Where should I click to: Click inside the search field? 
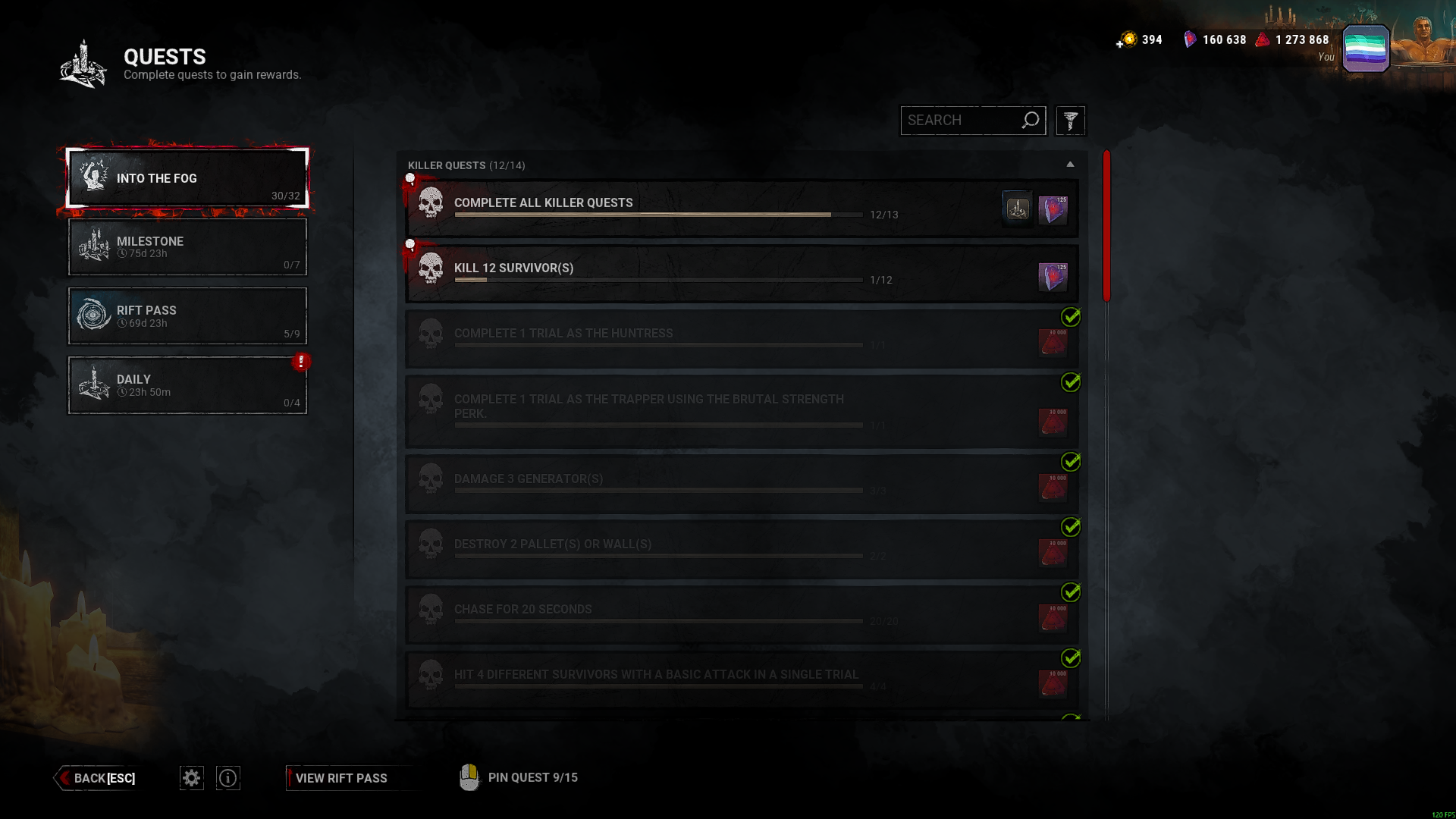[963, 120]
